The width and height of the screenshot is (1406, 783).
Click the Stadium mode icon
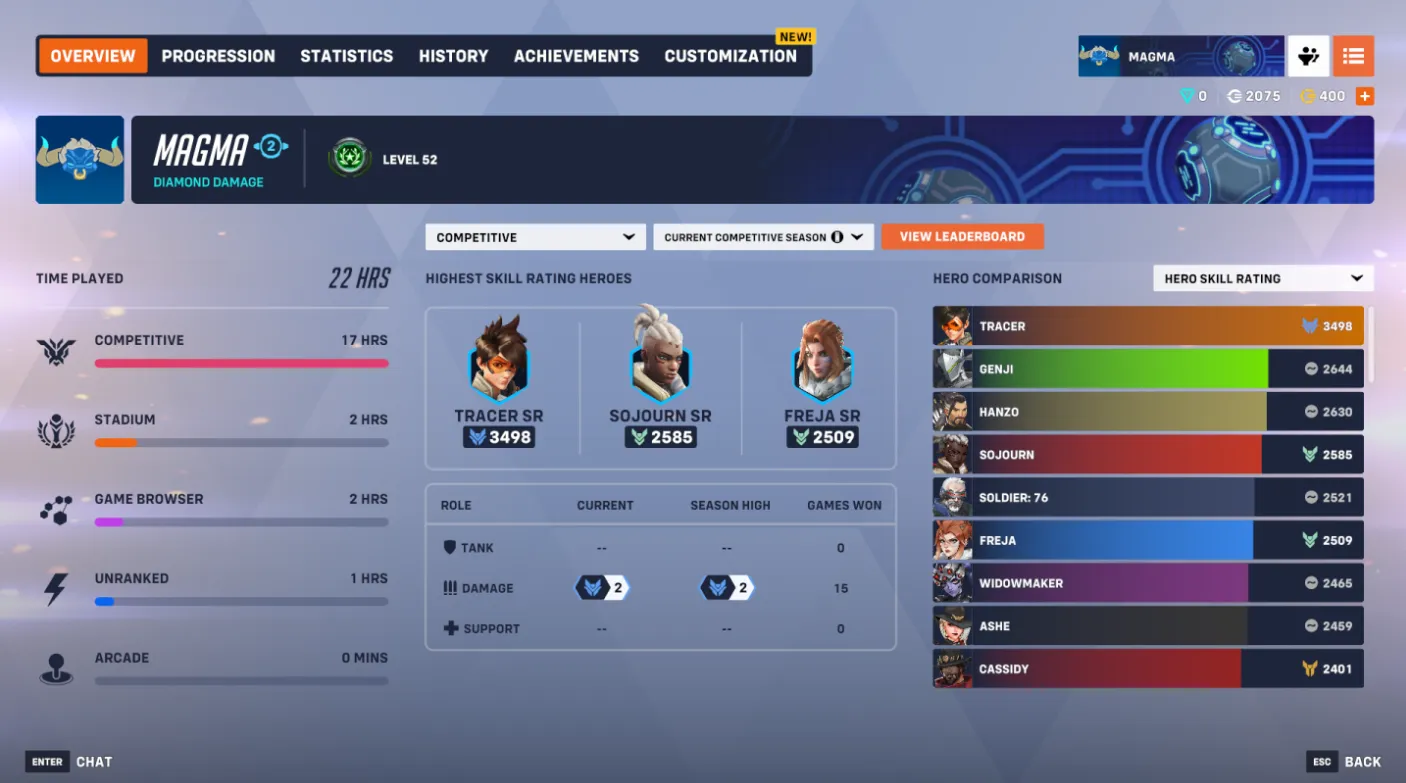click(55, 430)
